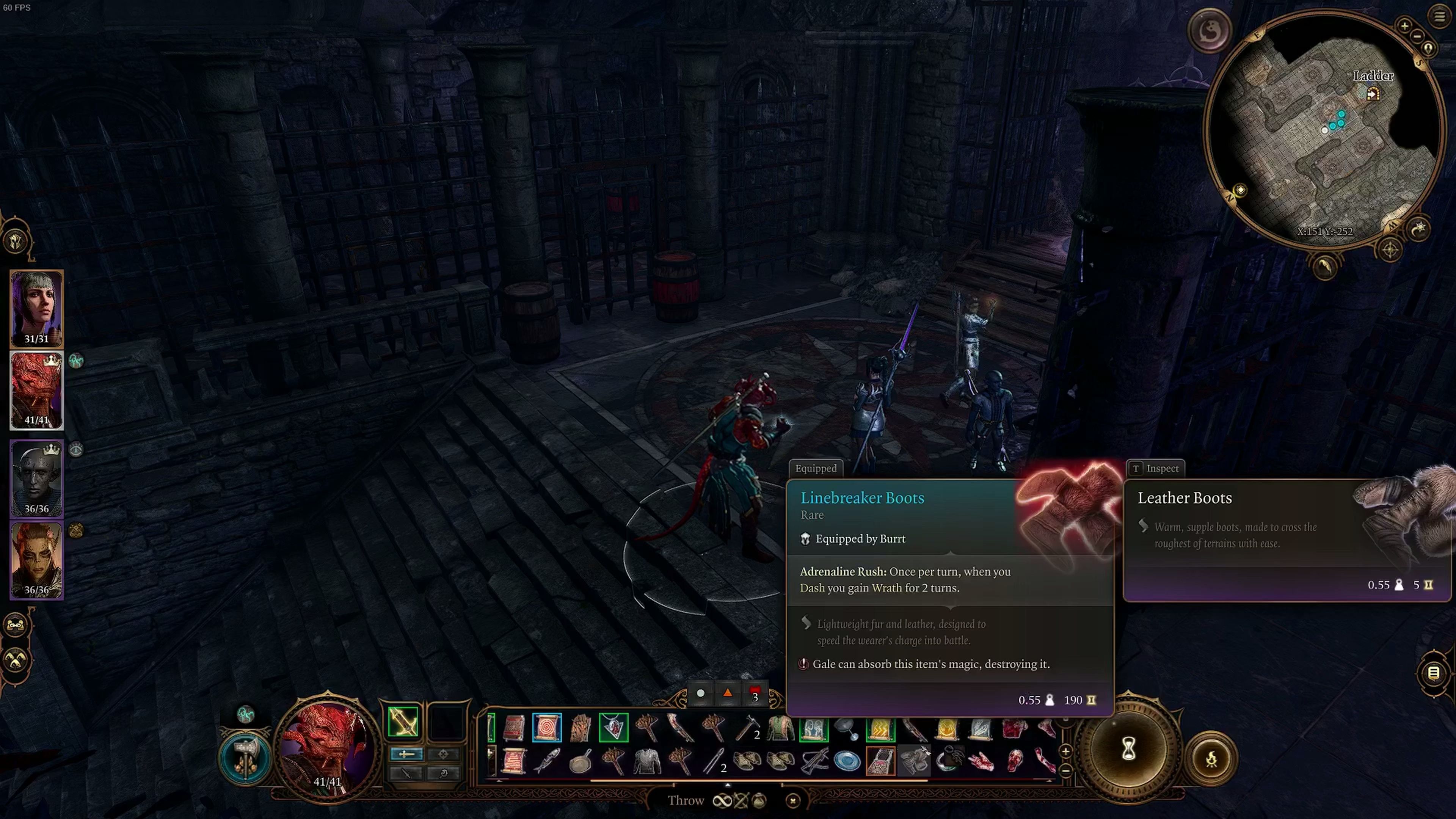Select the blue plate in the hotbar
The image size is (1456, 819).
coord(847,761)
